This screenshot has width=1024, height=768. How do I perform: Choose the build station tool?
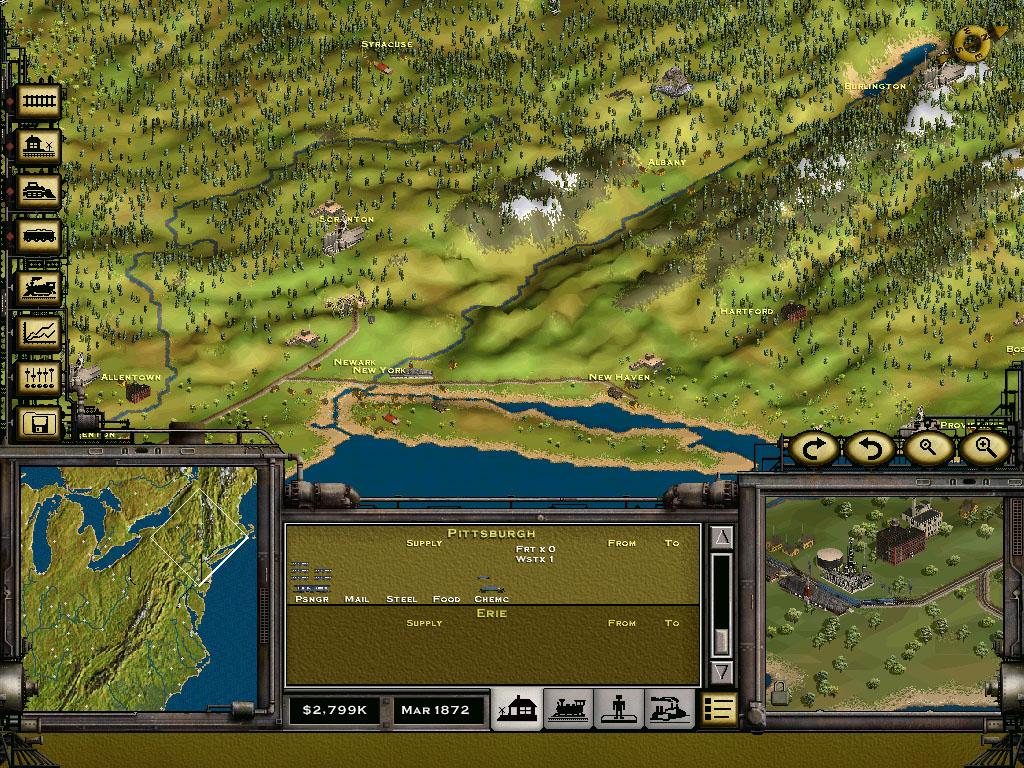38,147
